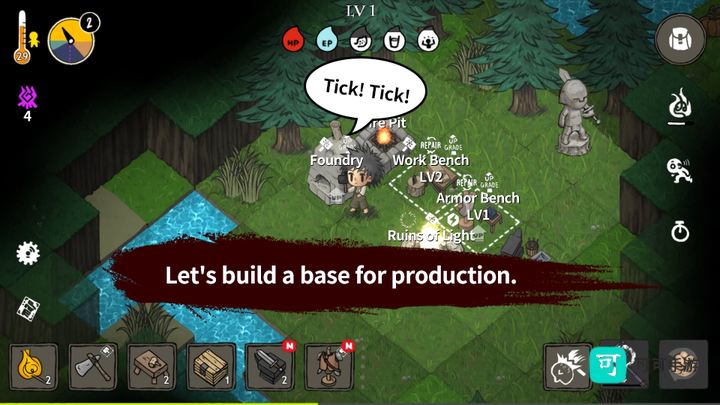This screenshot has width=720, height=405.
Task: Activate the punch attack button
Action: point(567,367)
